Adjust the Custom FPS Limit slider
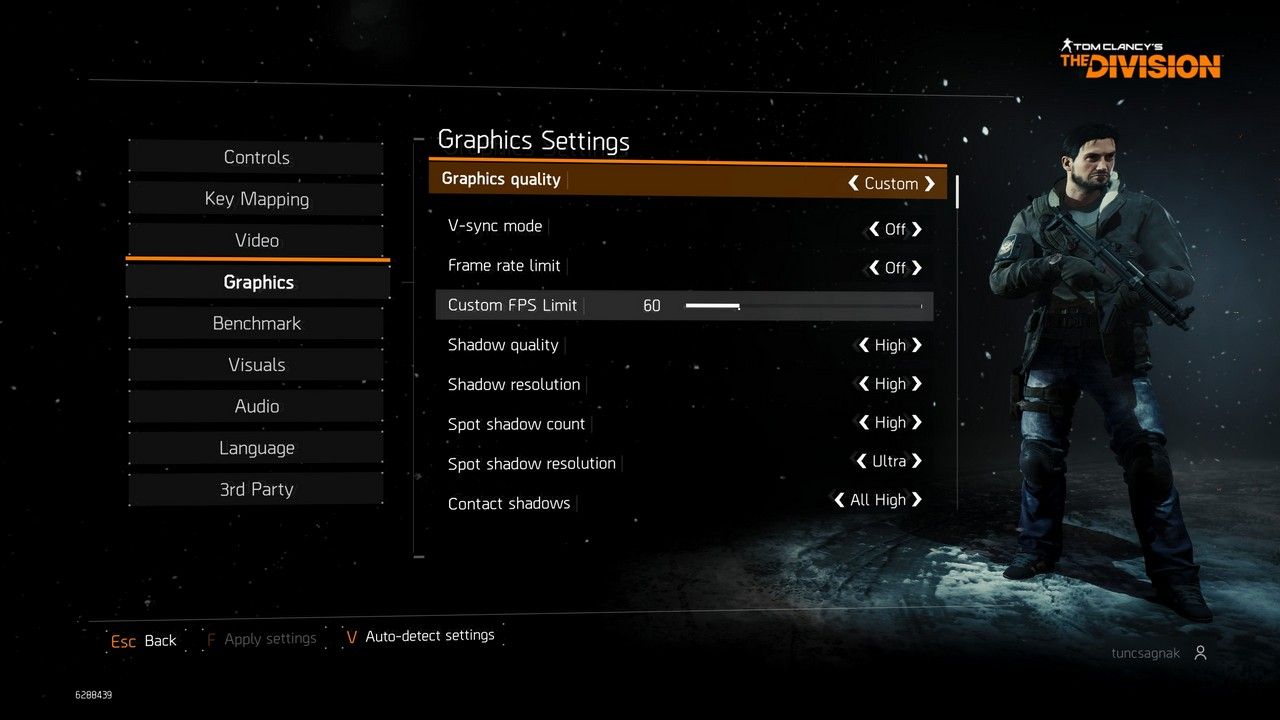The width and height of the screenshot is (1280, 720). click(740, 305)
